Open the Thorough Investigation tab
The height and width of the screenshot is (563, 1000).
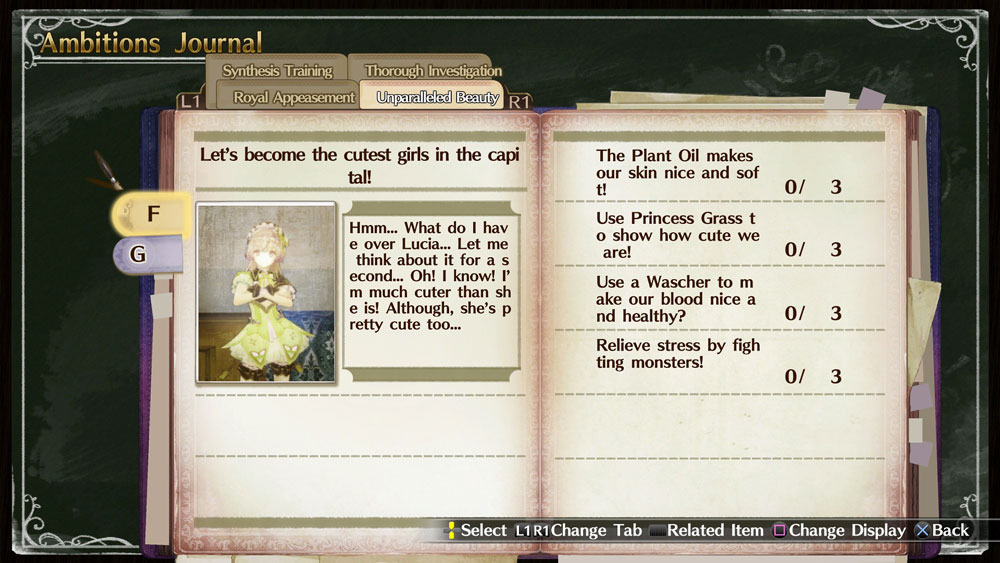point(432,70)
